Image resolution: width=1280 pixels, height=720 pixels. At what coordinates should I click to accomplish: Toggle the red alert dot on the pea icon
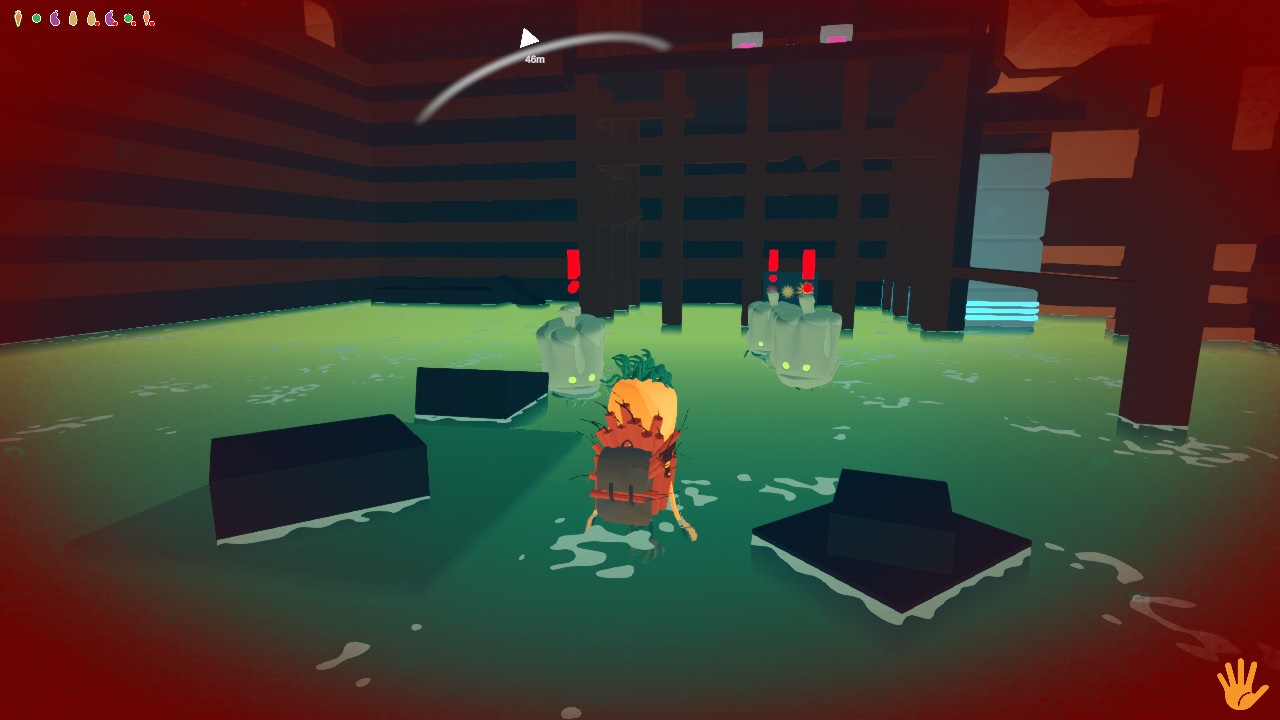tap(133, 22)
